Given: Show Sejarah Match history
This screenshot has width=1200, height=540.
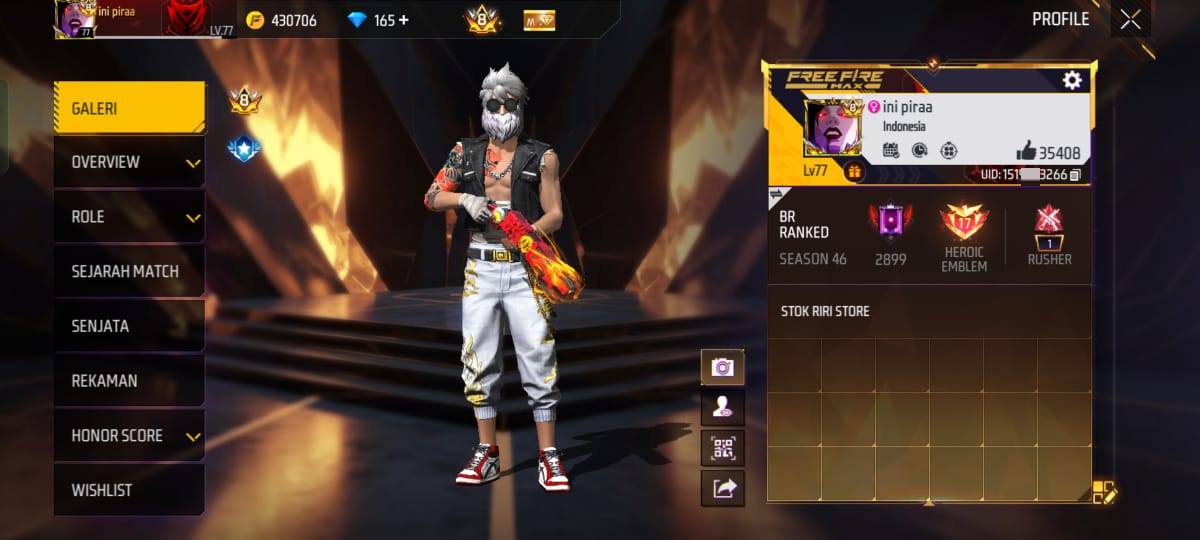Looking at the screenshot, I should coord(129,271).
